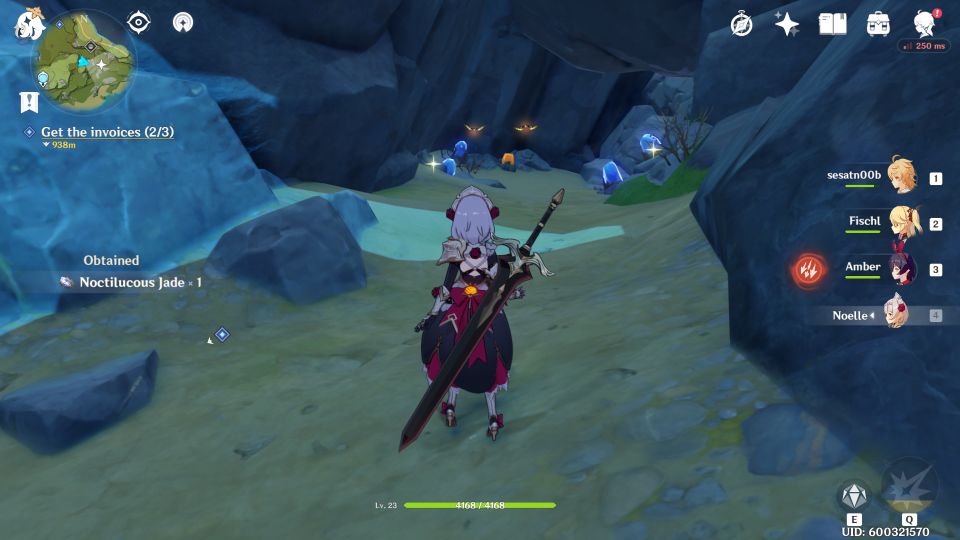Open the quest menu banner icon
The height and width of the screenshot is (540, 960).
click(x=28, y=101)
